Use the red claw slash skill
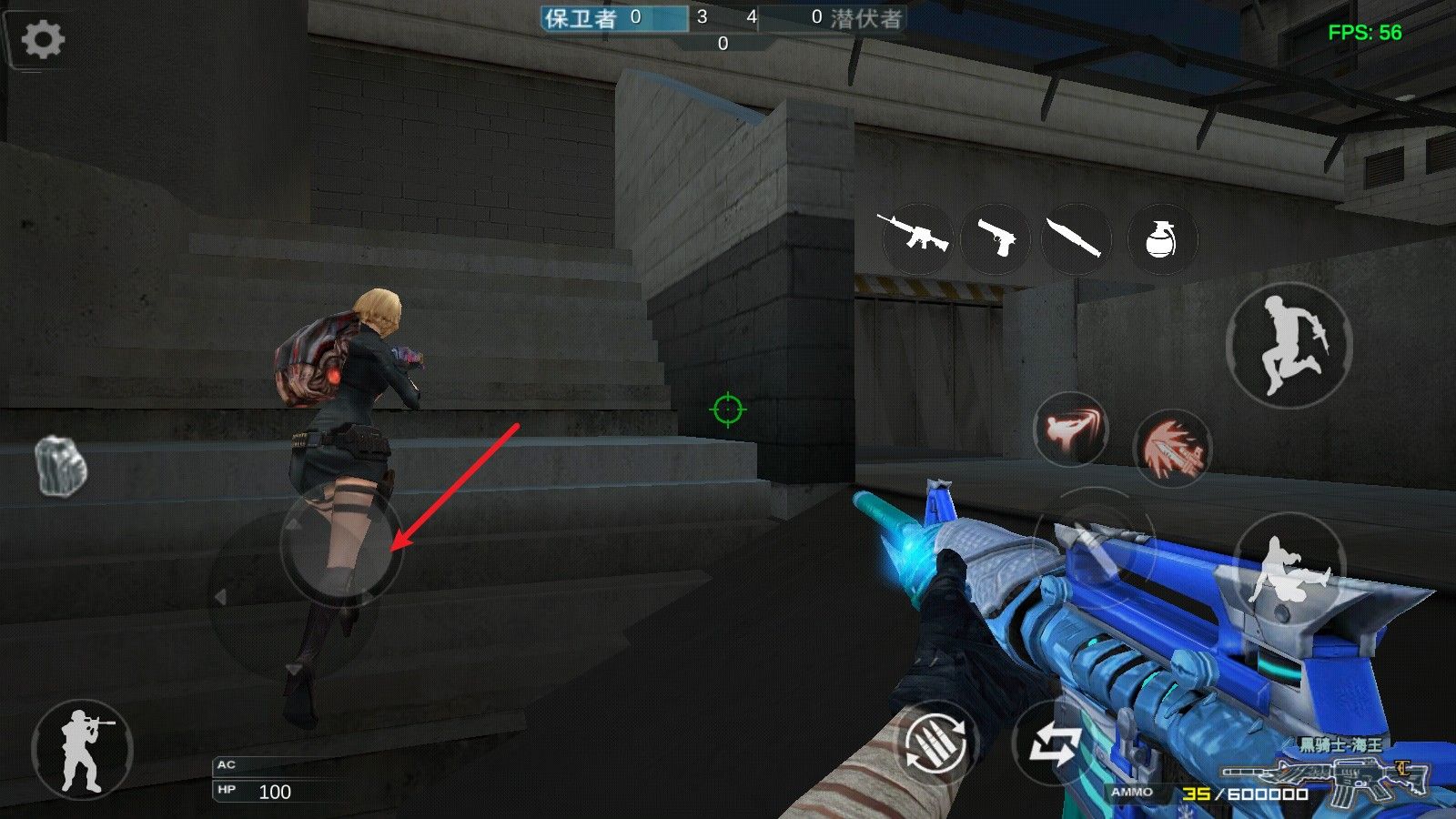The height and width of the screenshot is (819, 1456). (1172, 448)
